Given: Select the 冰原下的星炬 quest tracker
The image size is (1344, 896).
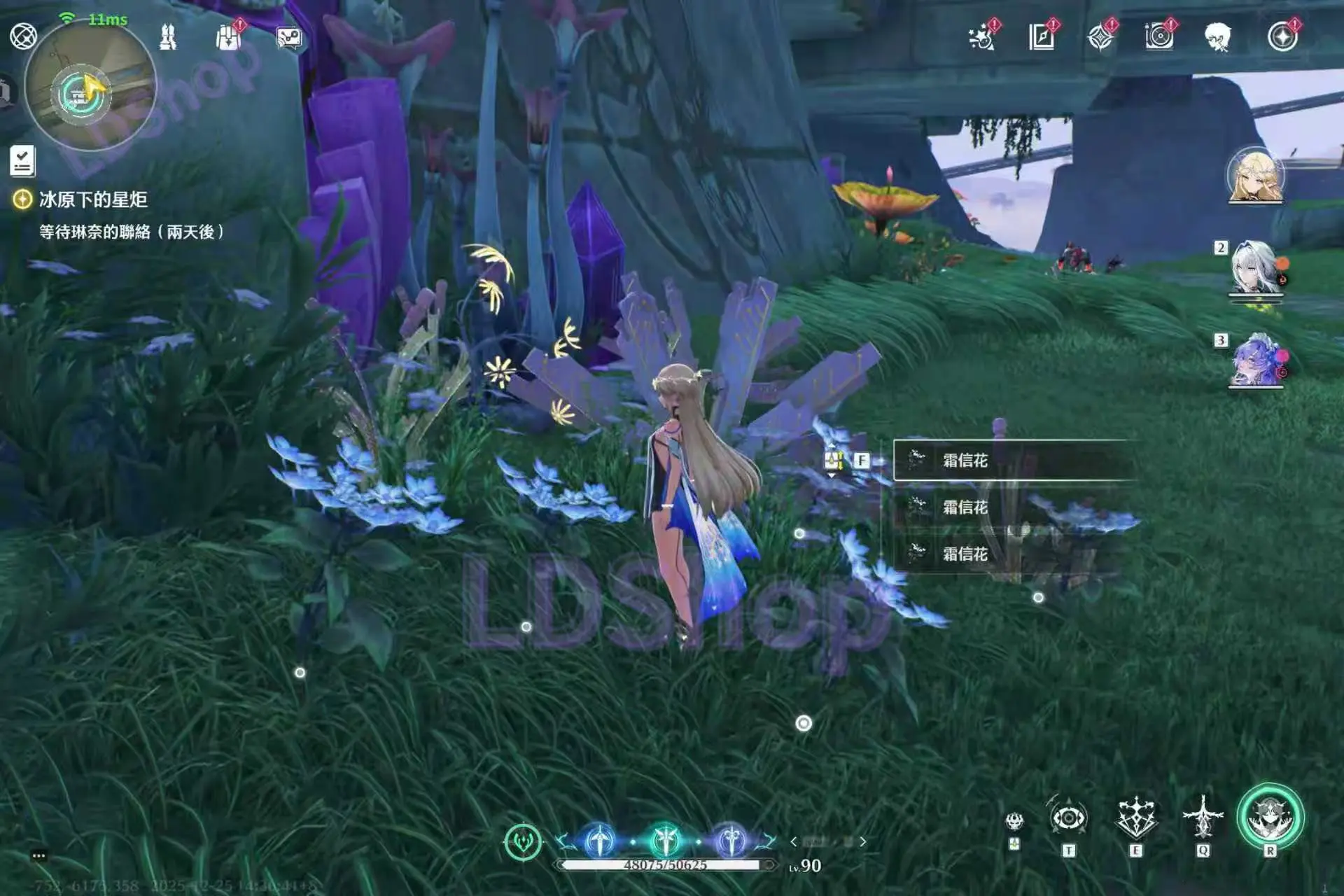Looking at the screenshot, I should tap(93, 200).
